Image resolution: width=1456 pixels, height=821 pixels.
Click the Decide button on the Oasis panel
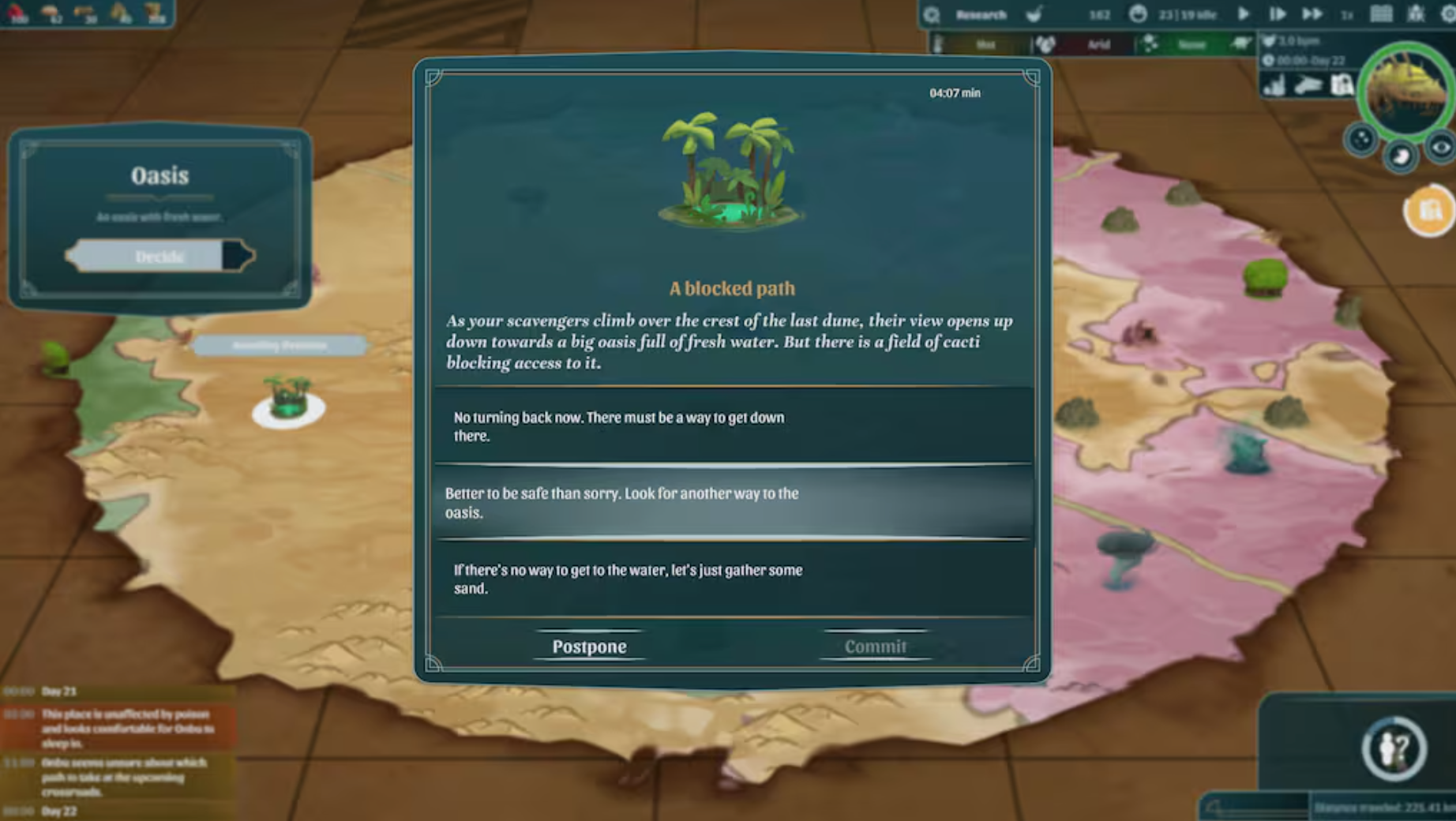point(160,257)
